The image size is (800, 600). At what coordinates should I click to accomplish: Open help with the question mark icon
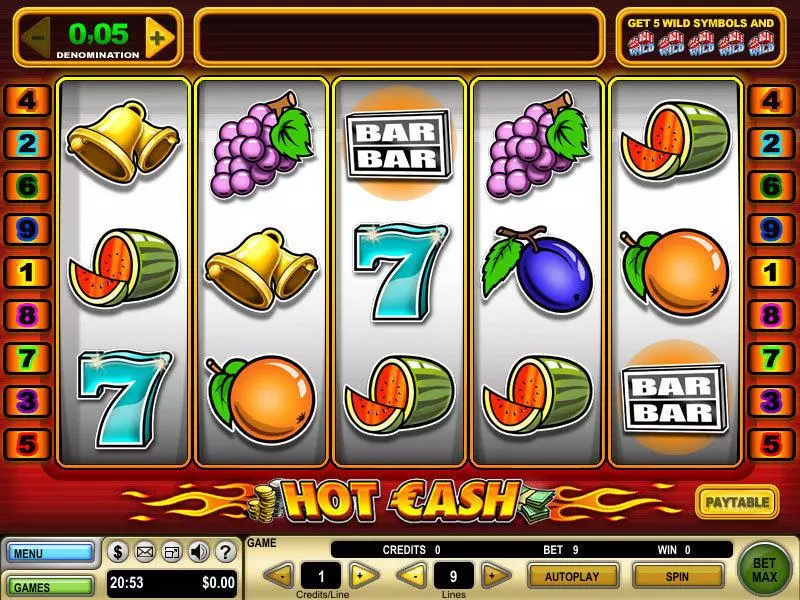(224, 550)
